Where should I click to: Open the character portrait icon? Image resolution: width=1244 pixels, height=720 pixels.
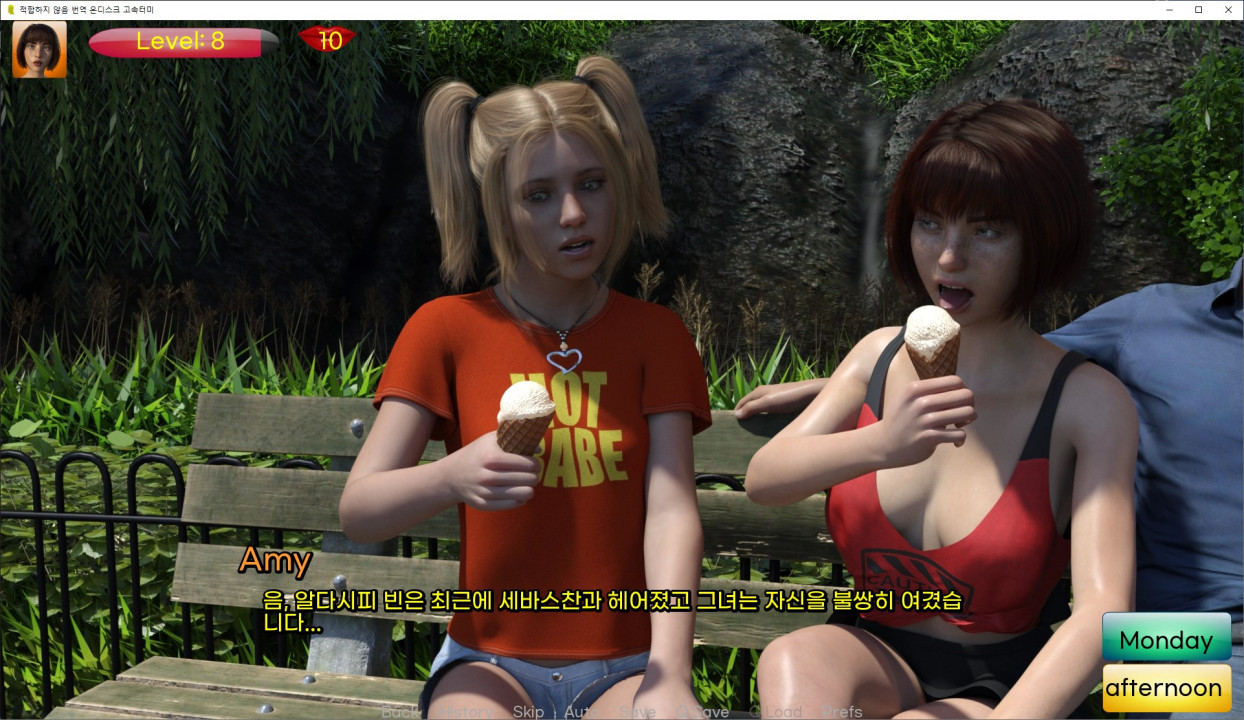40,49
